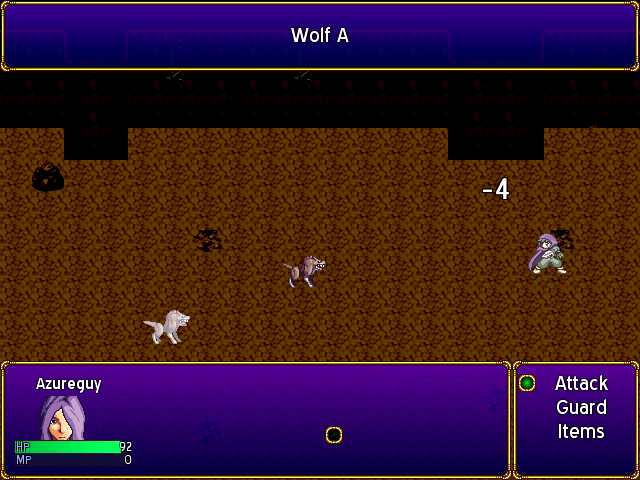
Task: Select the Attack command
Action: click(x=581, y=383)
